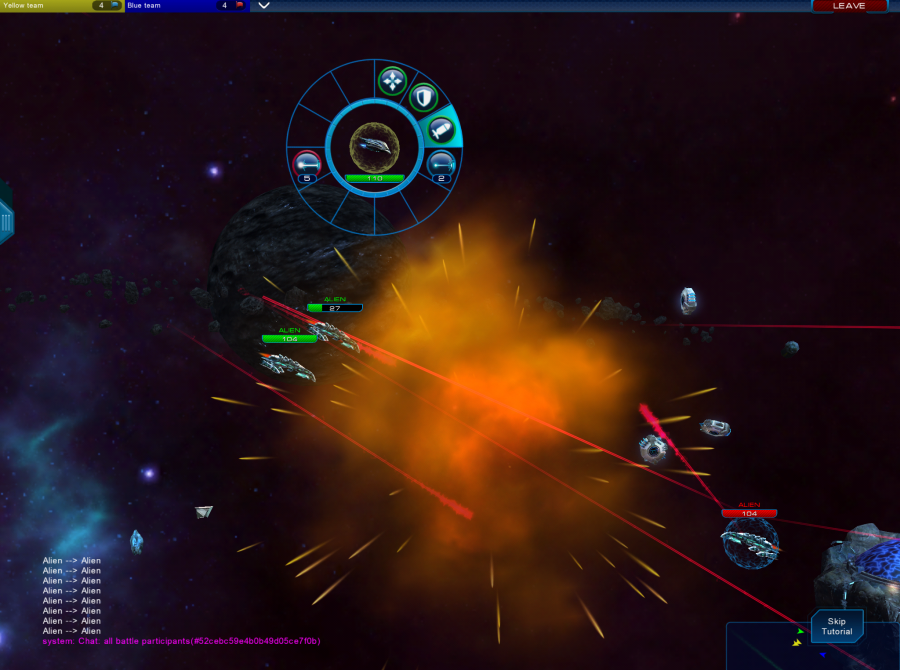This screenshot has height=670, width=900.
Task: Select the red-ringed laser weapon with count 5
Action: [x=306, y=164]
